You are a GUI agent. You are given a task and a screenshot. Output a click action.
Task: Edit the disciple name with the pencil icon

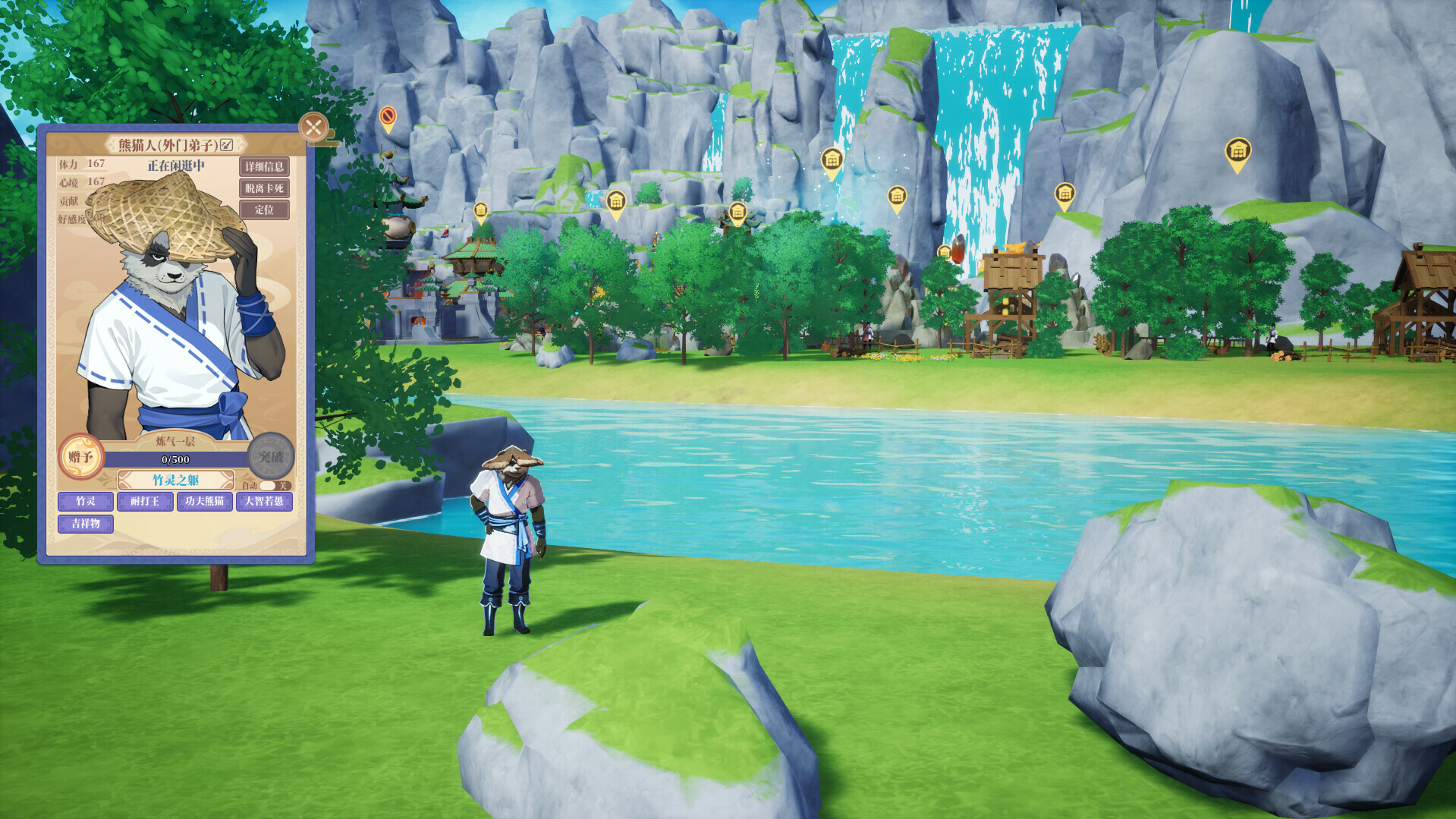coord(226,144)
